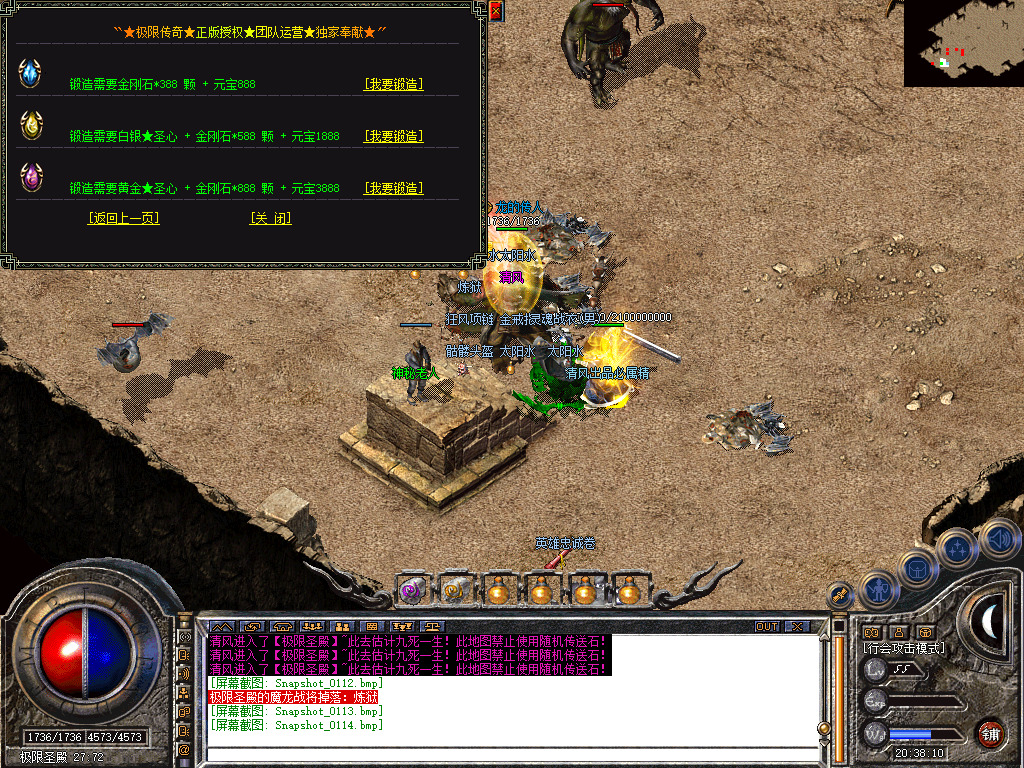The height and width of the screenshot is (768, 1024).
Task: Click the small satellite icon button
Action: point(841,595)
